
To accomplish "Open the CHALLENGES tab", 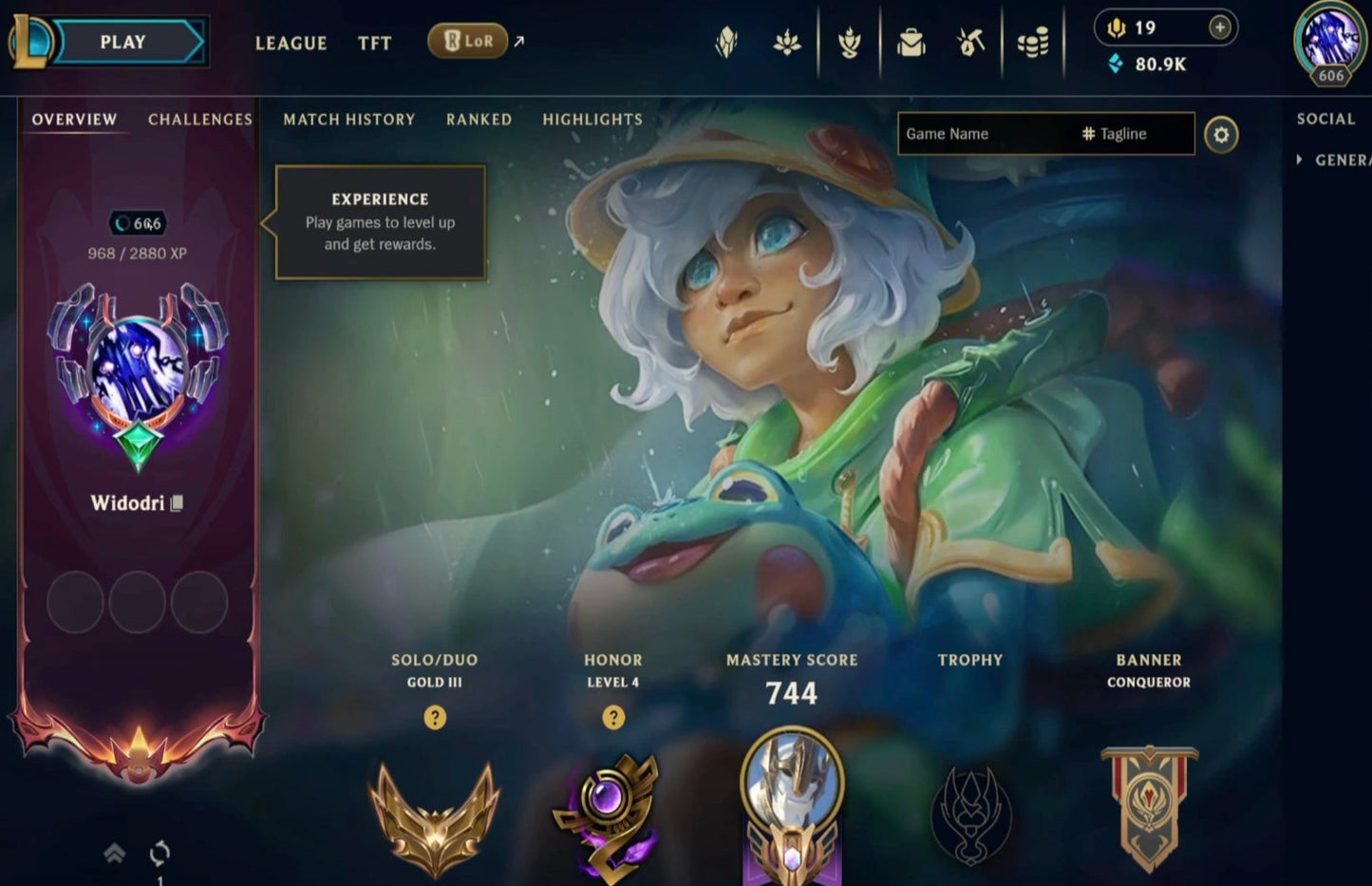I will tap(200, 120).
